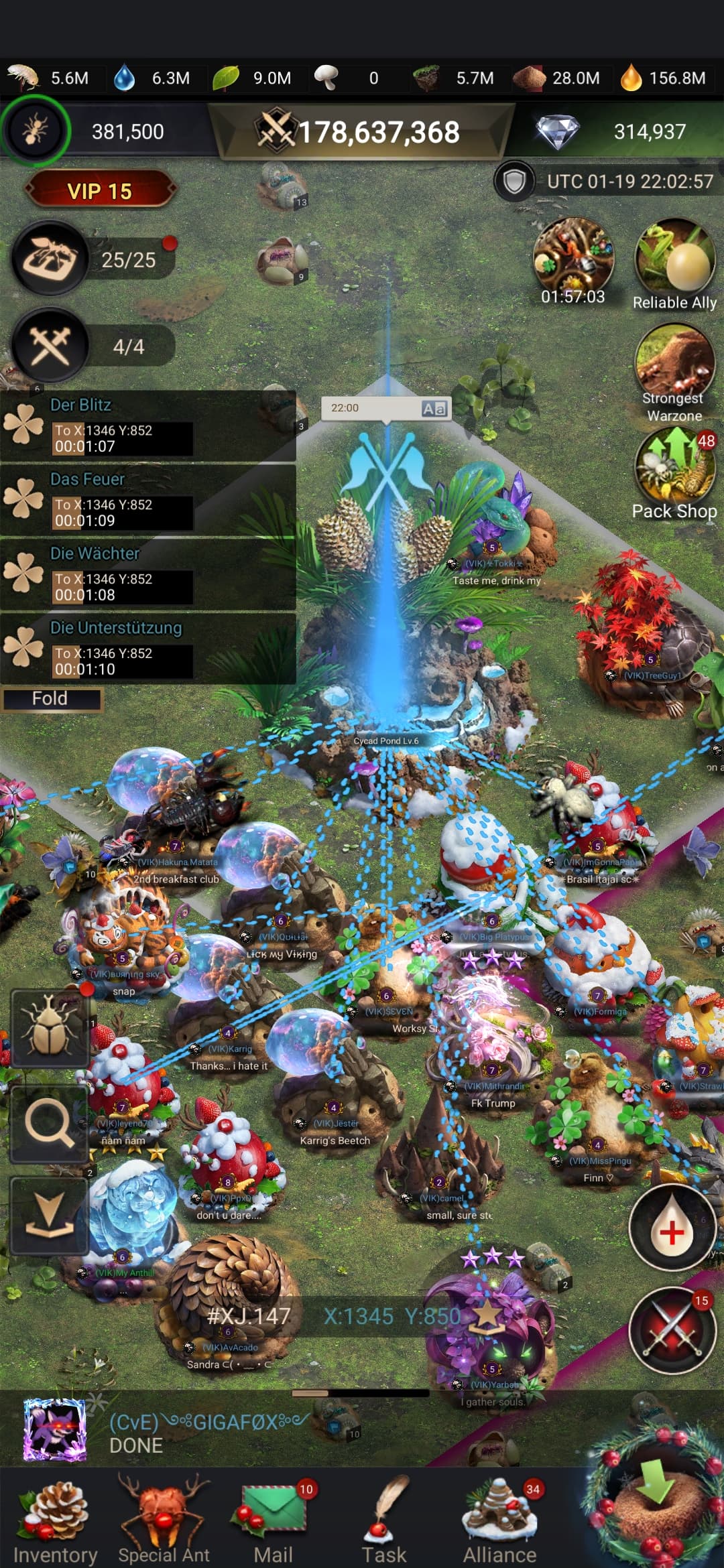Tap the down arrow collapse button

(49, 1215)
